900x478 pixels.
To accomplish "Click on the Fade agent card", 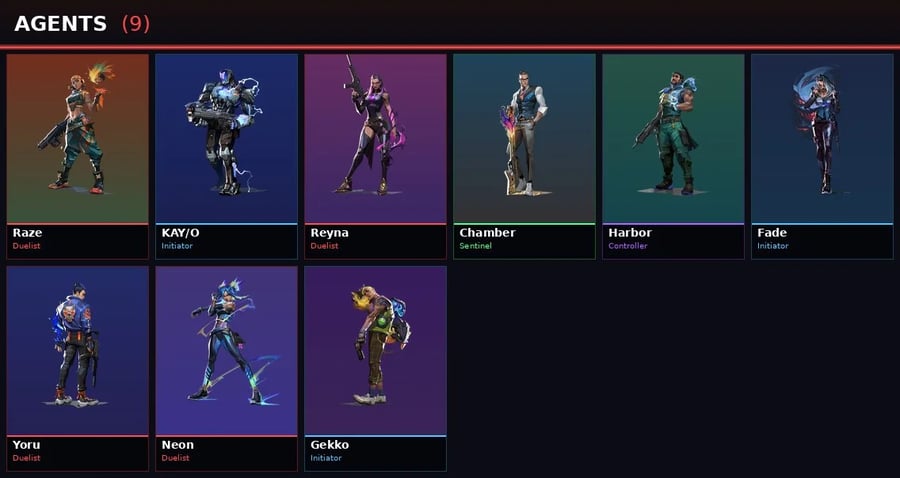I will pos(822,156).
